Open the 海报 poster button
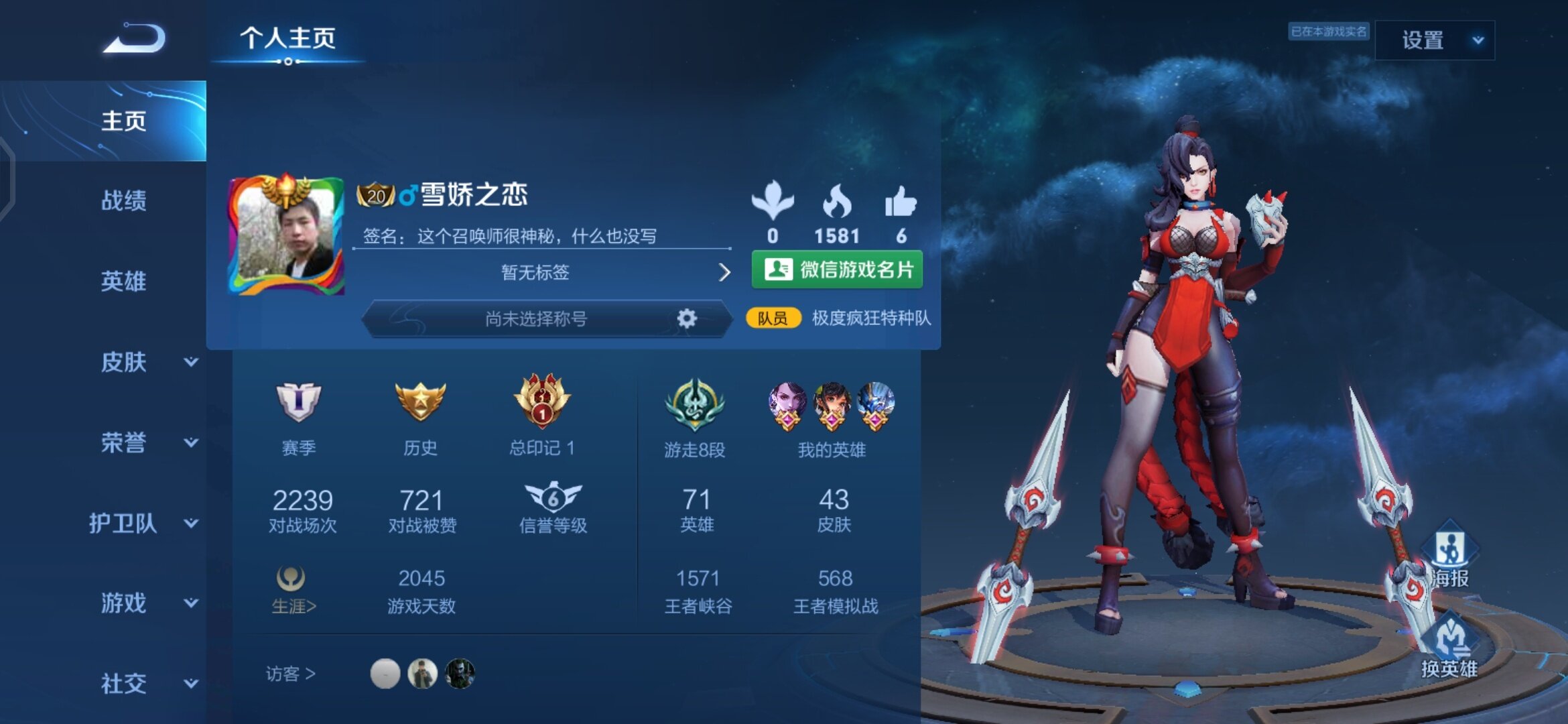The width and height of the screenshot is (1568, 724). pyautogui.click(x=1449, y=555)
